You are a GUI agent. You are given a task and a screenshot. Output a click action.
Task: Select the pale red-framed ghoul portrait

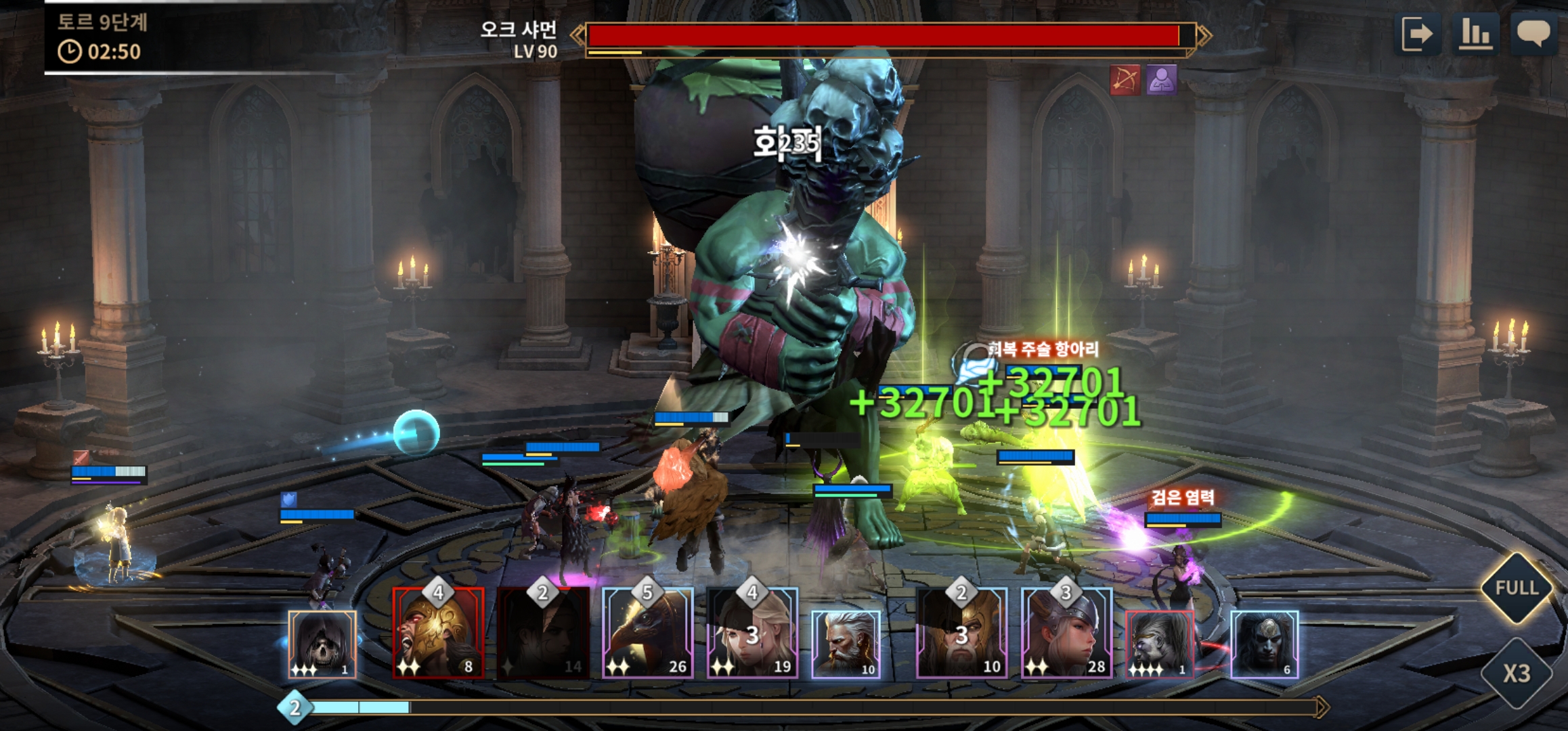(x=1159, y=644)
